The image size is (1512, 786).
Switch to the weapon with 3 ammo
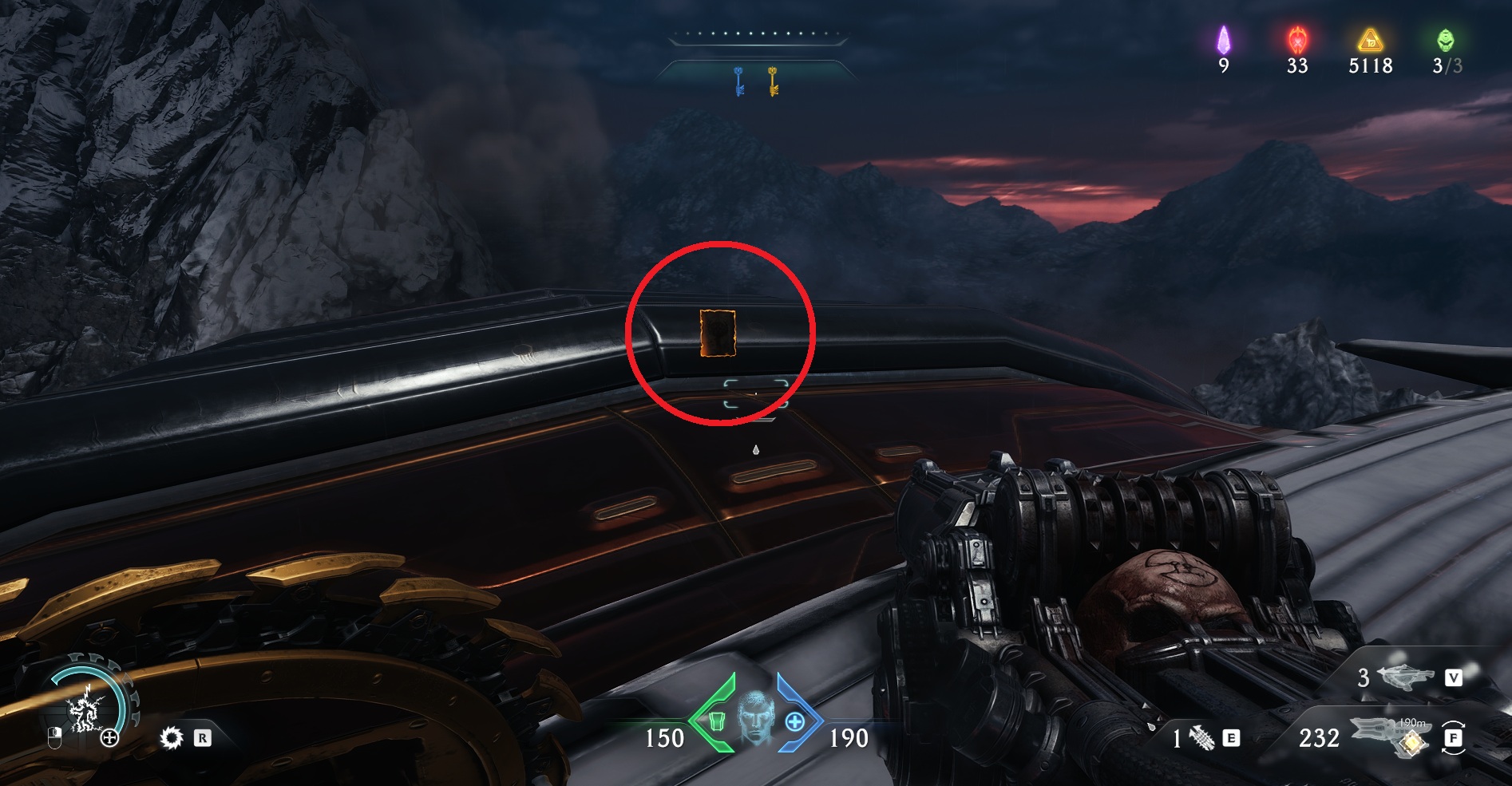[x=1406, y=677]
